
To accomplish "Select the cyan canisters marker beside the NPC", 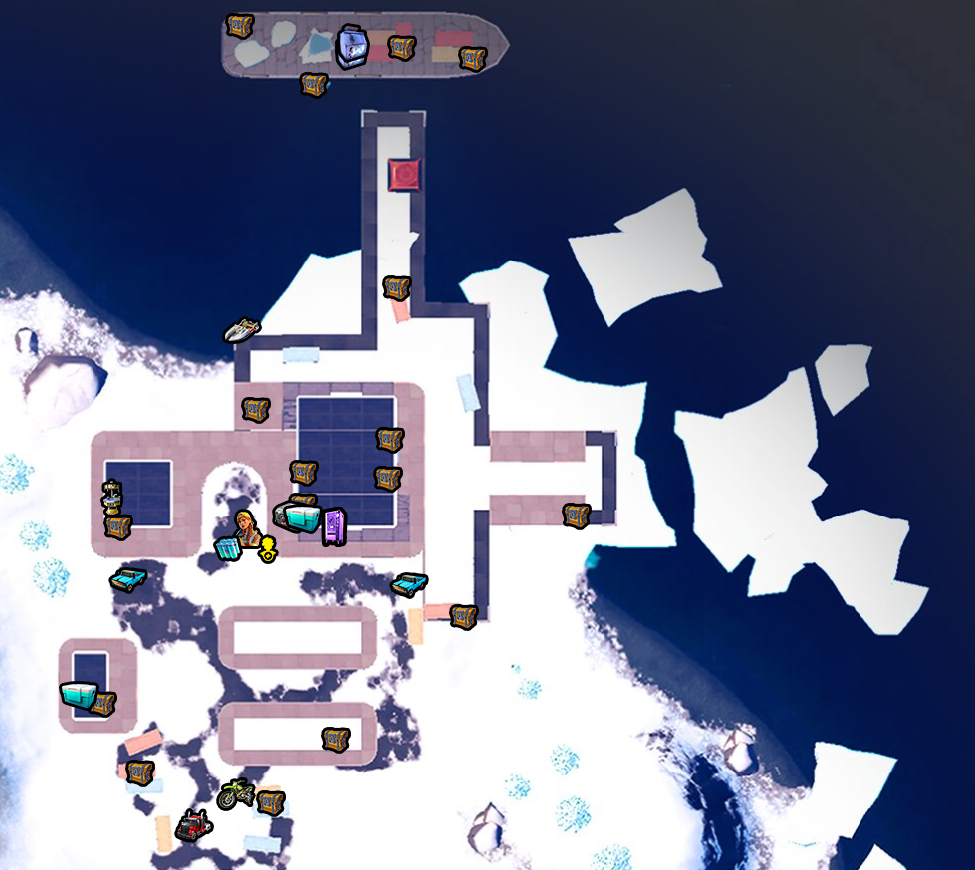I will coord(228,548).
